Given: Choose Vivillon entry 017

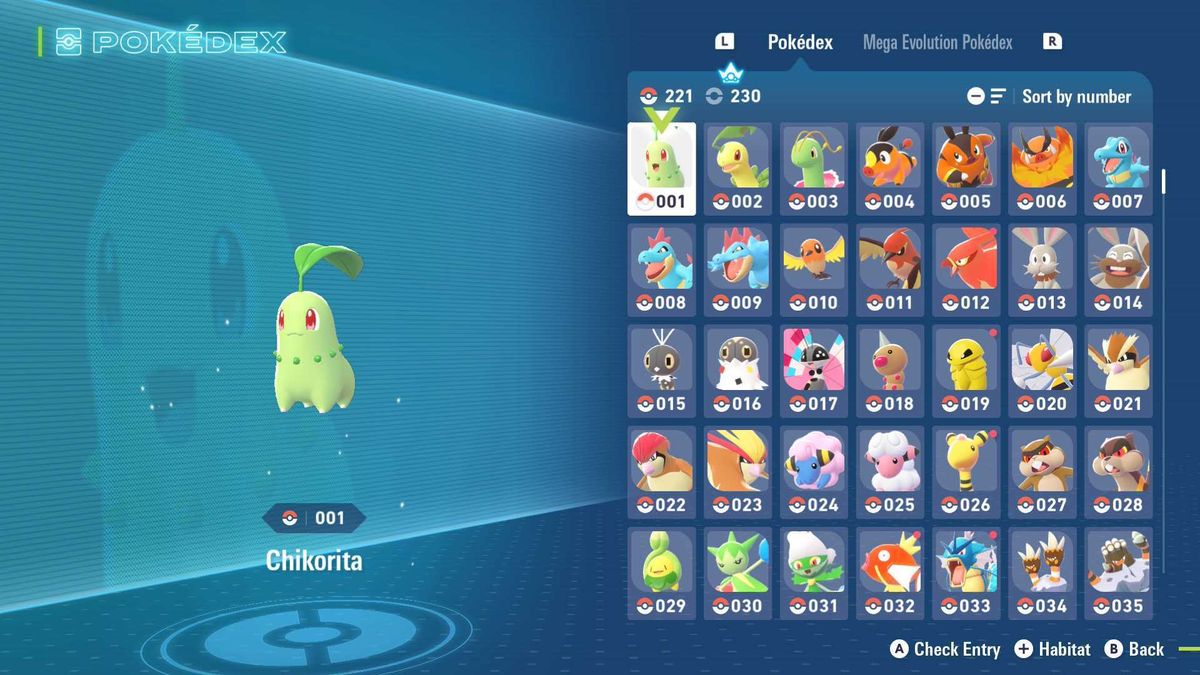Looking at the screenshot, I should pos(814,370).
